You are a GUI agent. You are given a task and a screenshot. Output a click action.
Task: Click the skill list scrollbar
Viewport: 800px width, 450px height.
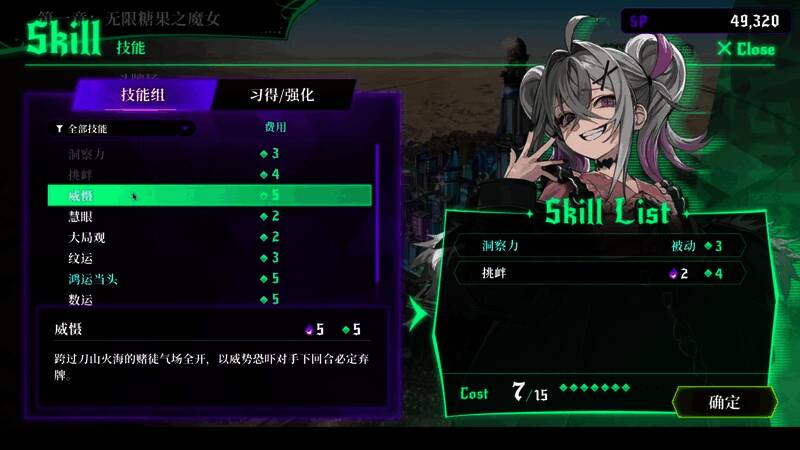coord(377,210)
